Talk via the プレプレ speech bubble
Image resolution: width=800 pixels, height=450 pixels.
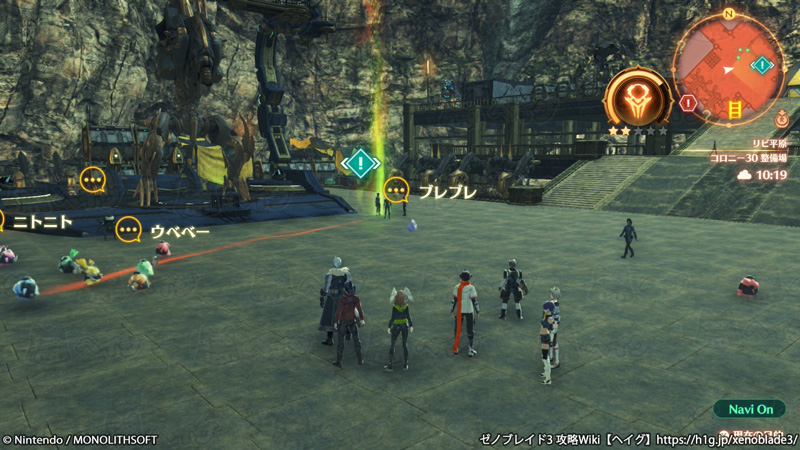[397, 188]
